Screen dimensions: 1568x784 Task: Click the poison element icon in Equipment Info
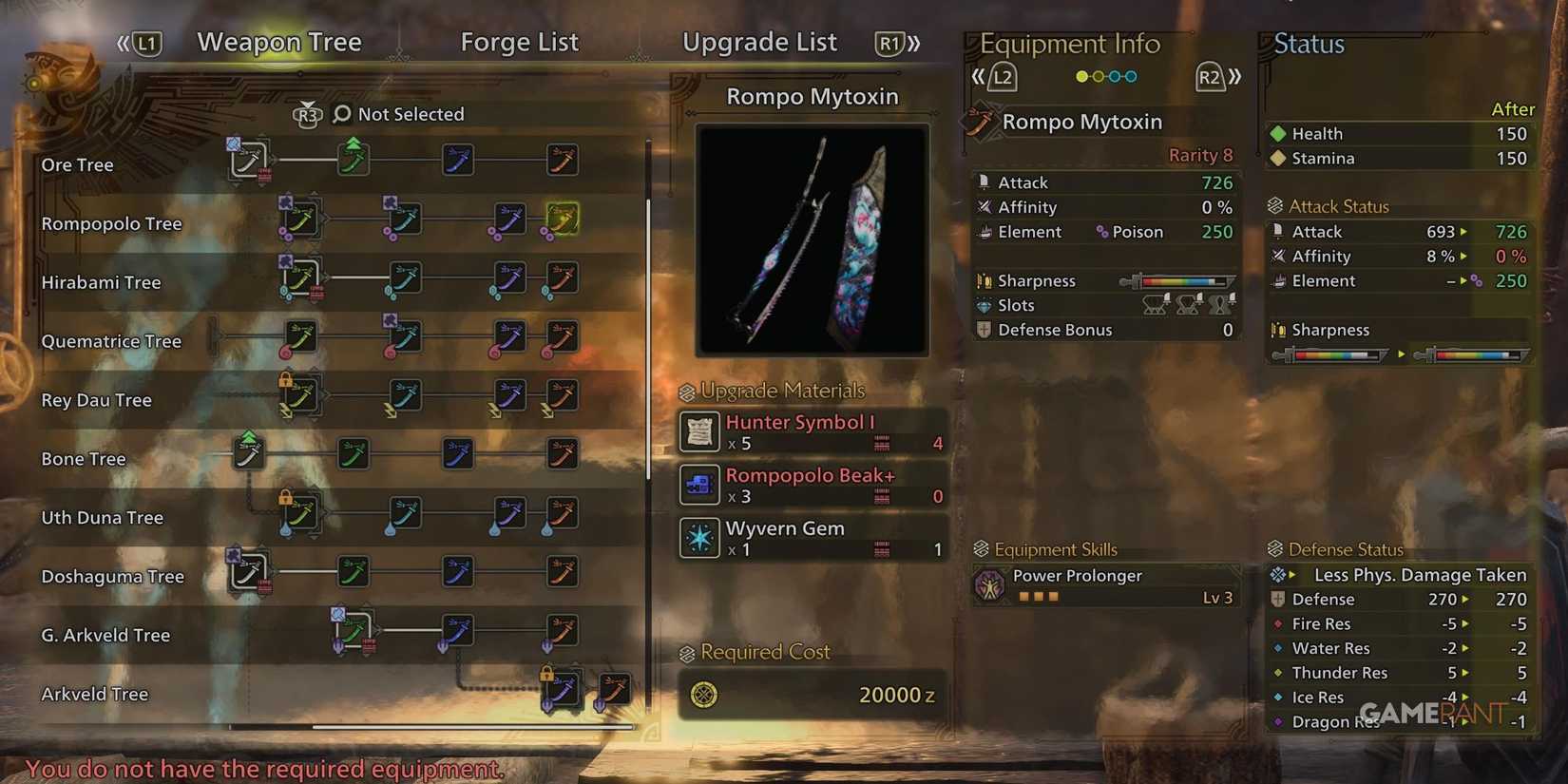pos(1102,231)
